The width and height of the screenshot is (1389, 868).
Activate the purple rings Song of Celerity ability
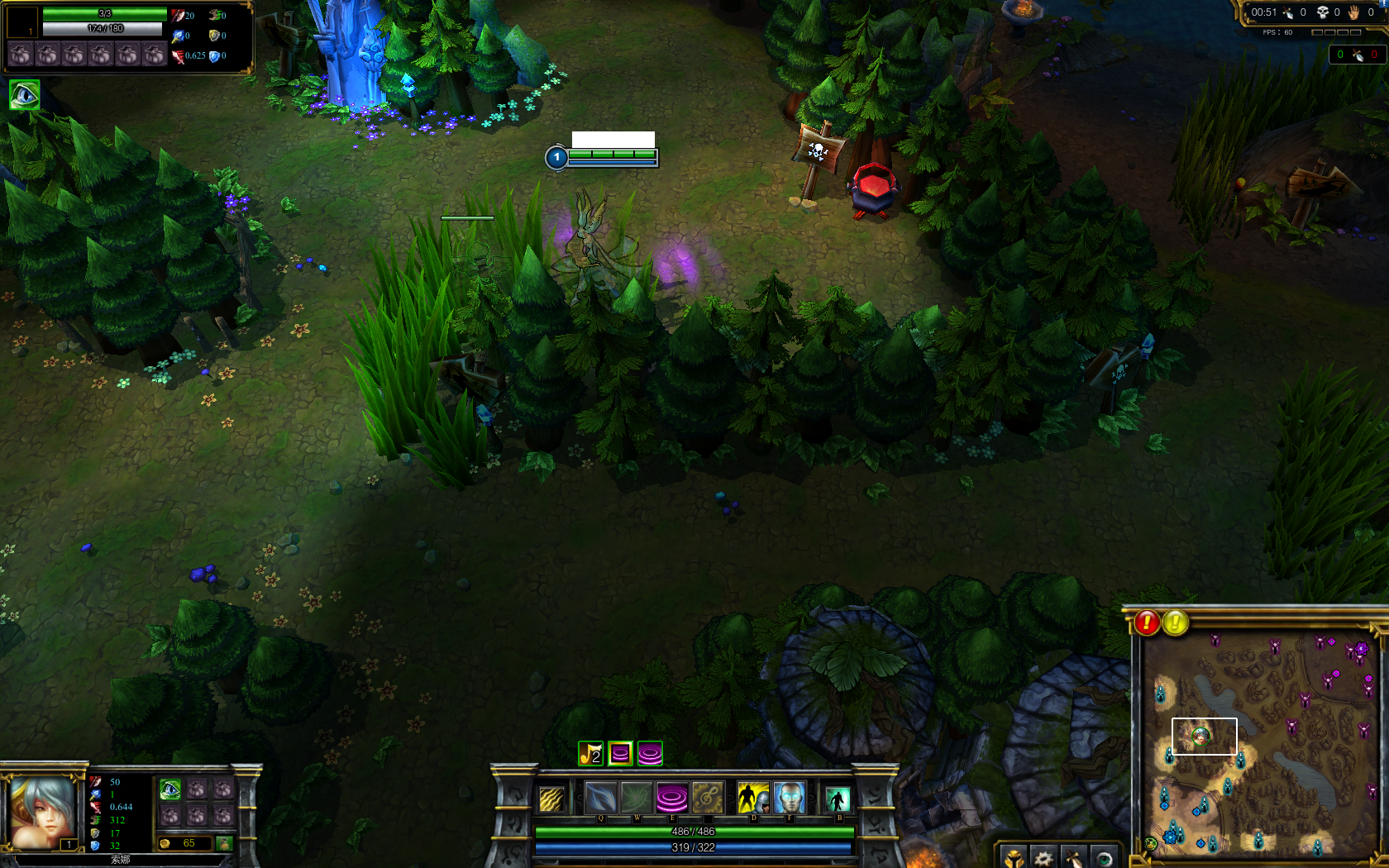point(672,799)
